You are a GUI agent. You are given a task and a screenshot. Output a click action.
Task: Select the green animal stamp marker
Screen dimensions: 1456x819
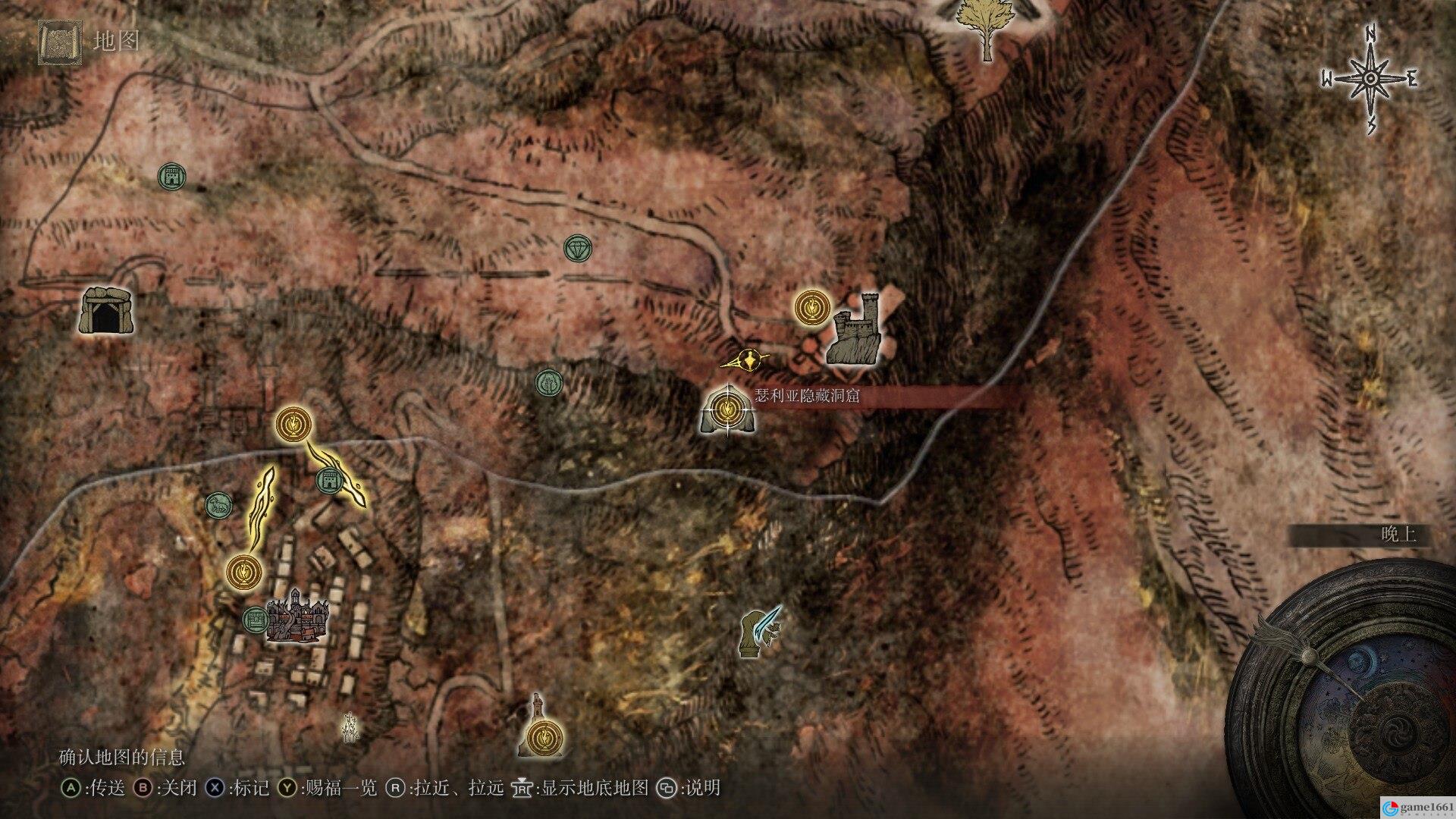tap(219, 505)
